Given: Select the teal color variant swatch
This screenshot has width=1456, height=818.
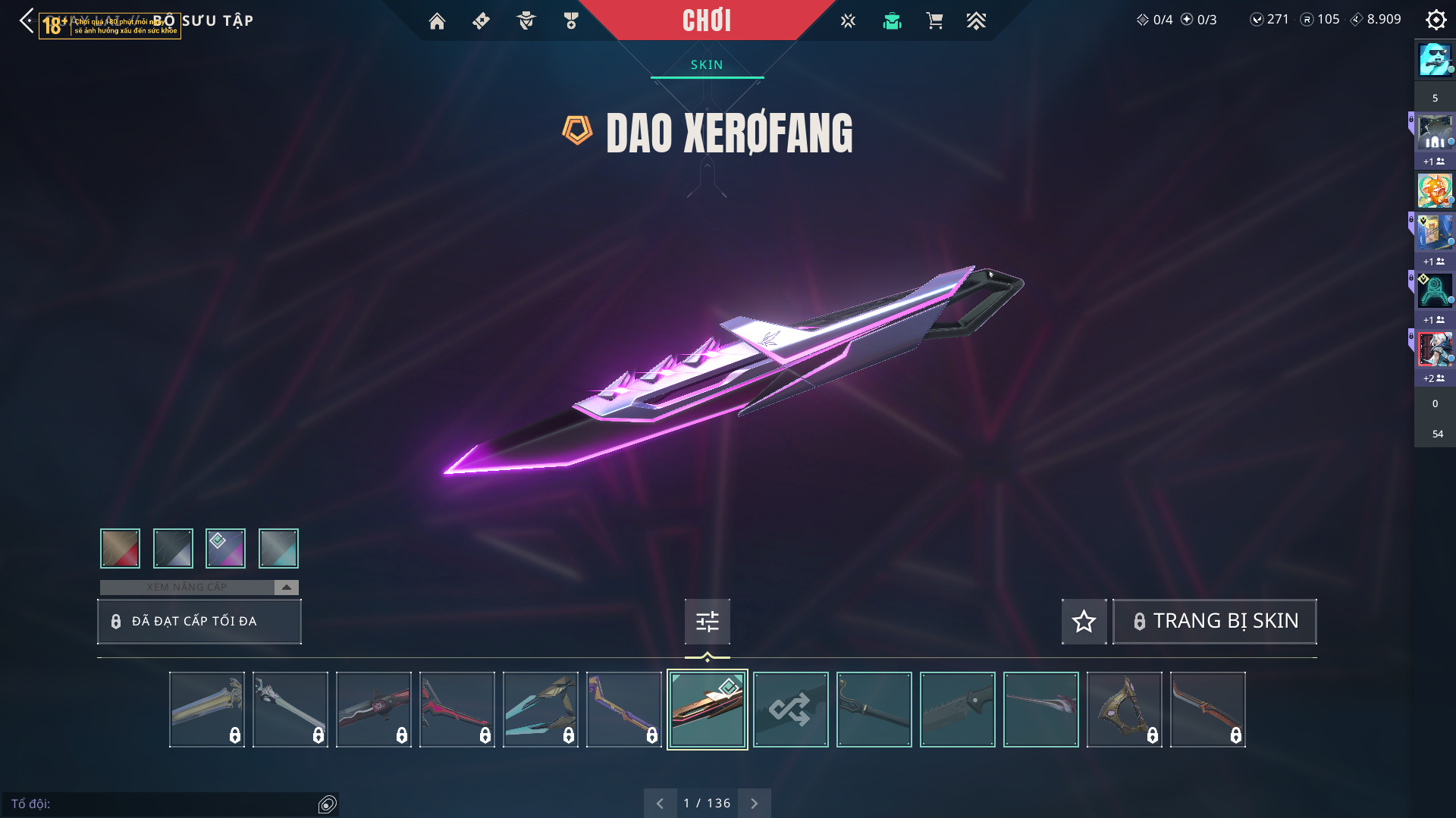Looking at the screenshot, I should click(x=278, y=548).
